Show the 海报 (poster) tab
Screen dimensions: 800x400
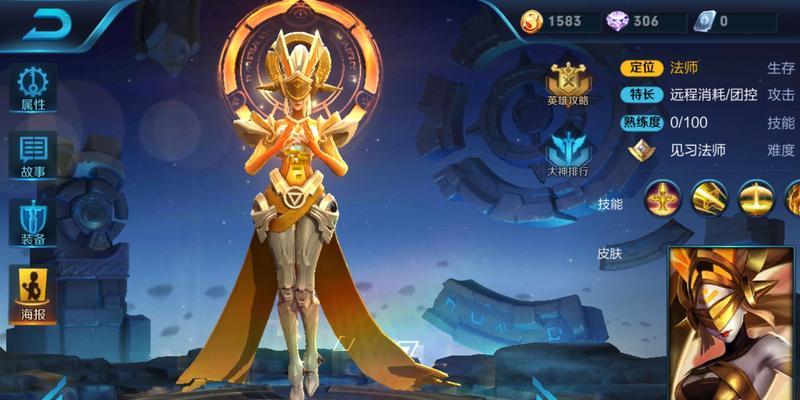click(x=33, y=291)
